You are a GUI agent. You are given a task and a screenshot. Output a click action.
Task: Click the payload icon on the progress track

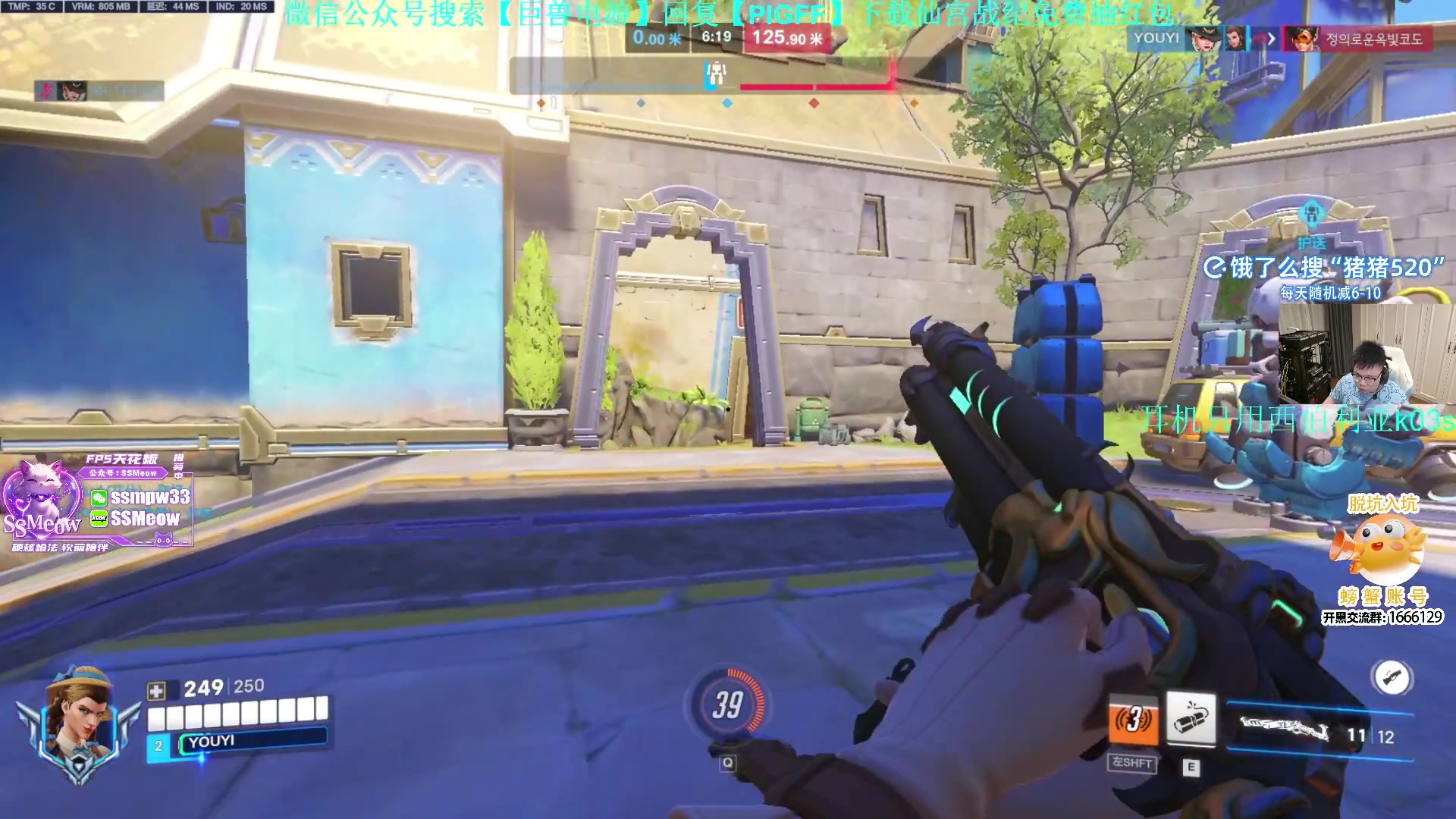715,74
